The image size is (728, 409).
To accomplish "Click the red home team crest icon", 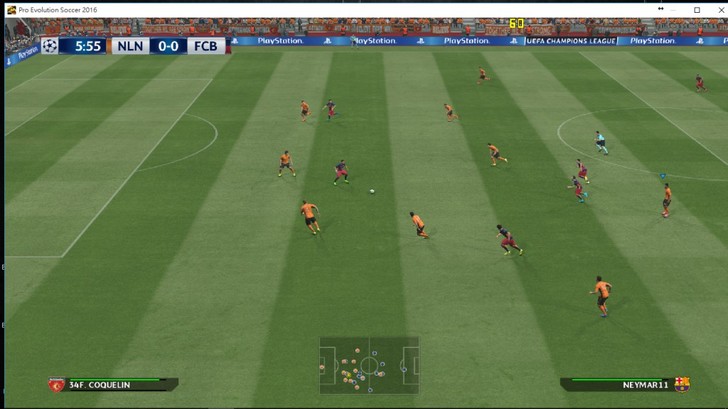I will 56,384.
